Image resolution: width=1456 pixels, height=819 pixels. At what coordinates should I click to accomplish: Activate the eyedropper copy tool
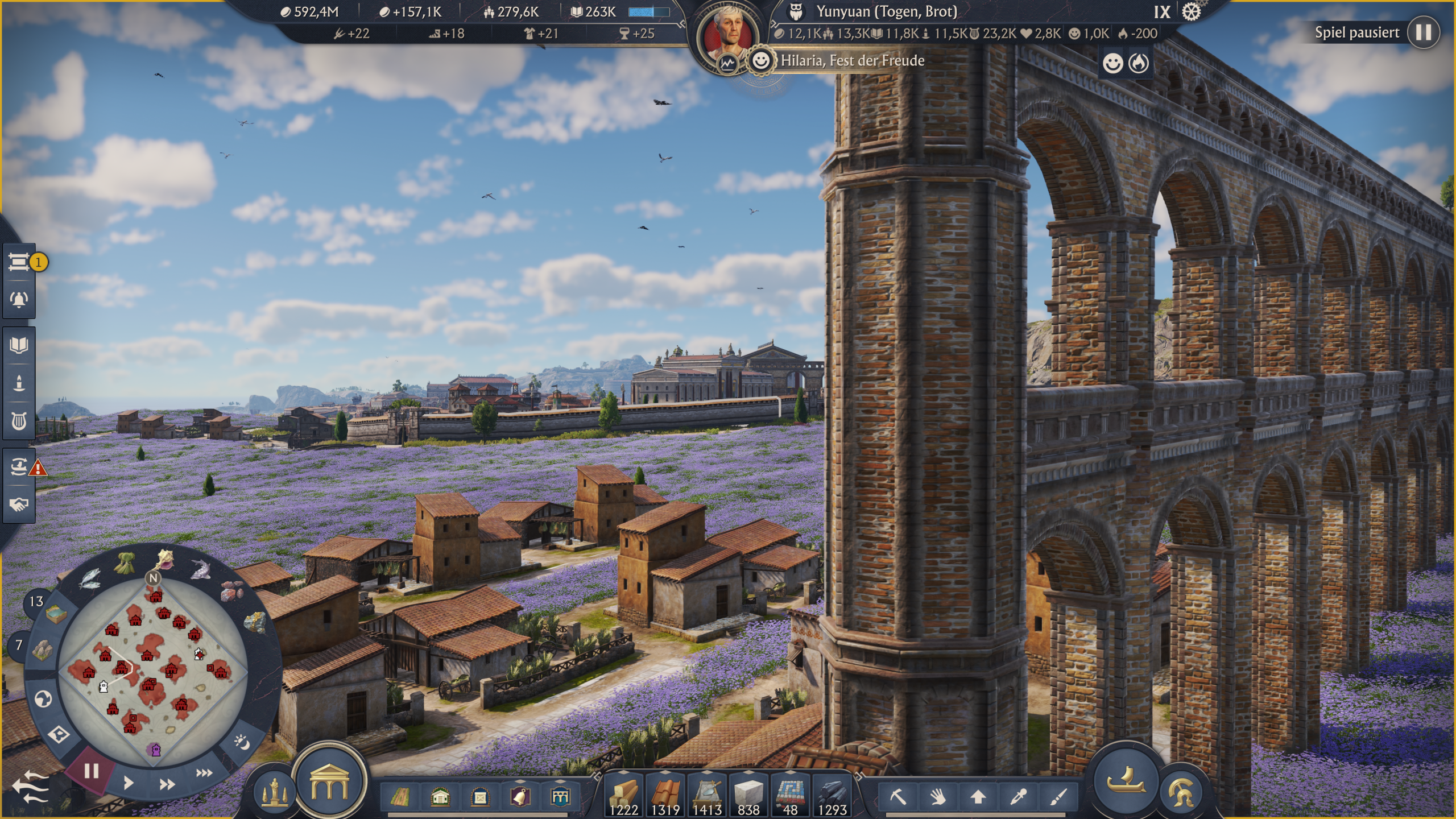click(1018, 796)
